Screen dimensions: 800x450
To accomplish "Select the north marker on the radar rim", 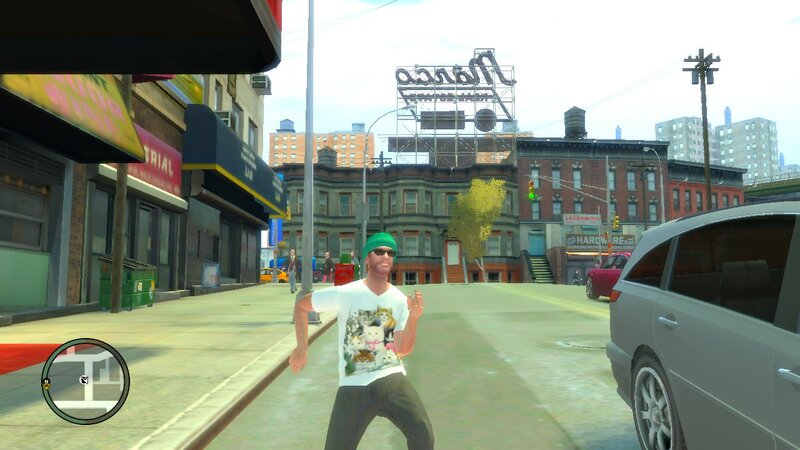I will click(47, 383).
